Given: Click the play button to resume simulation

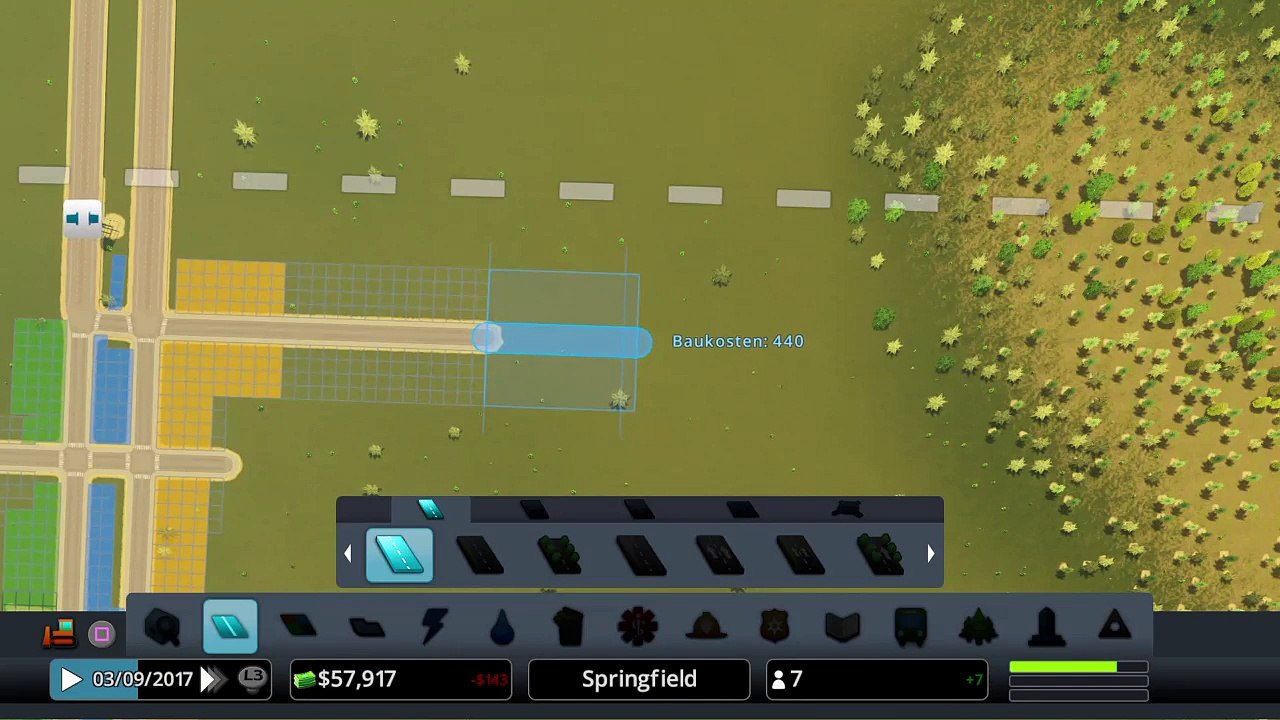Looking at the screenshot, I should click(x=70, y=680).
